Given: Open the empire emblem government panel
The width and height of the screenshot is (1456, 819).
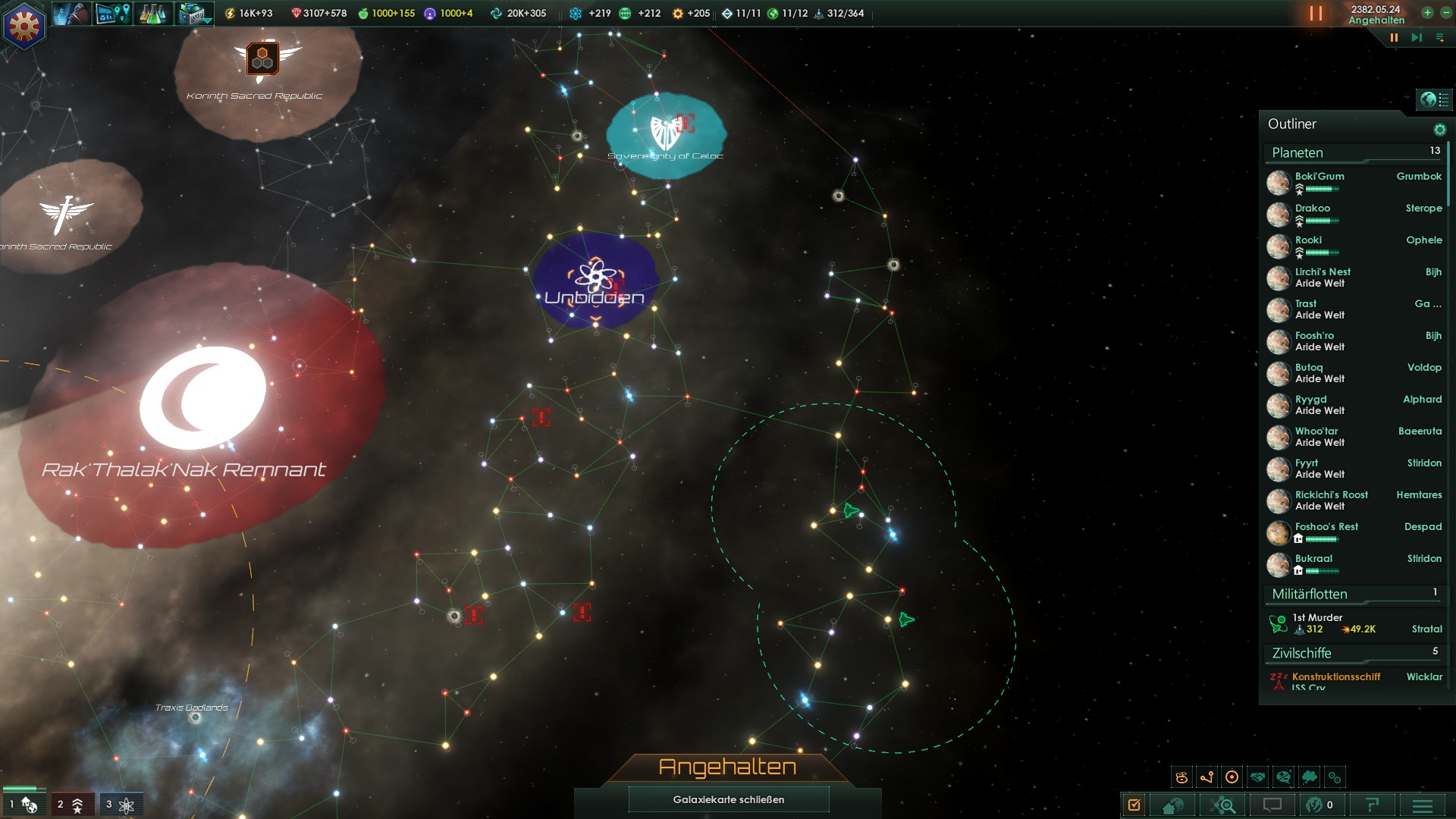Looking at the screenshot, I should (24, 26).
